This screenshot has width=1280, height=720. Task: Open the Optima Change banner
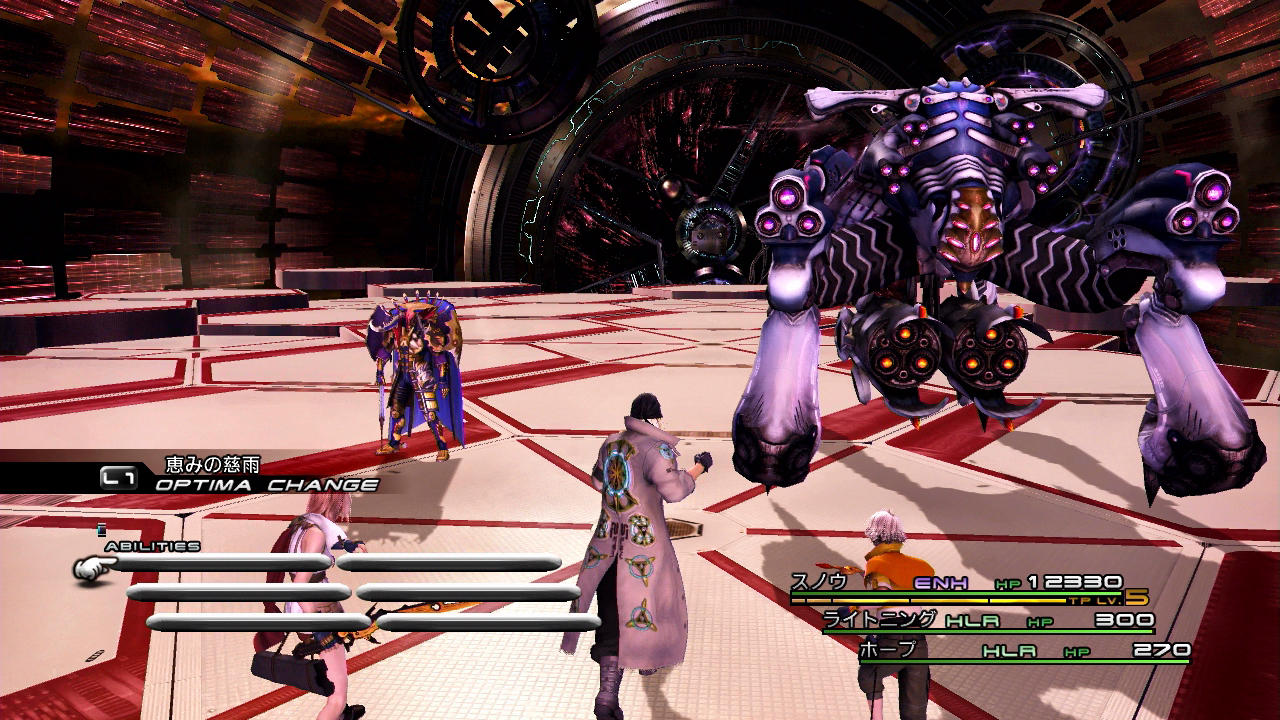(x=266, y=485)
